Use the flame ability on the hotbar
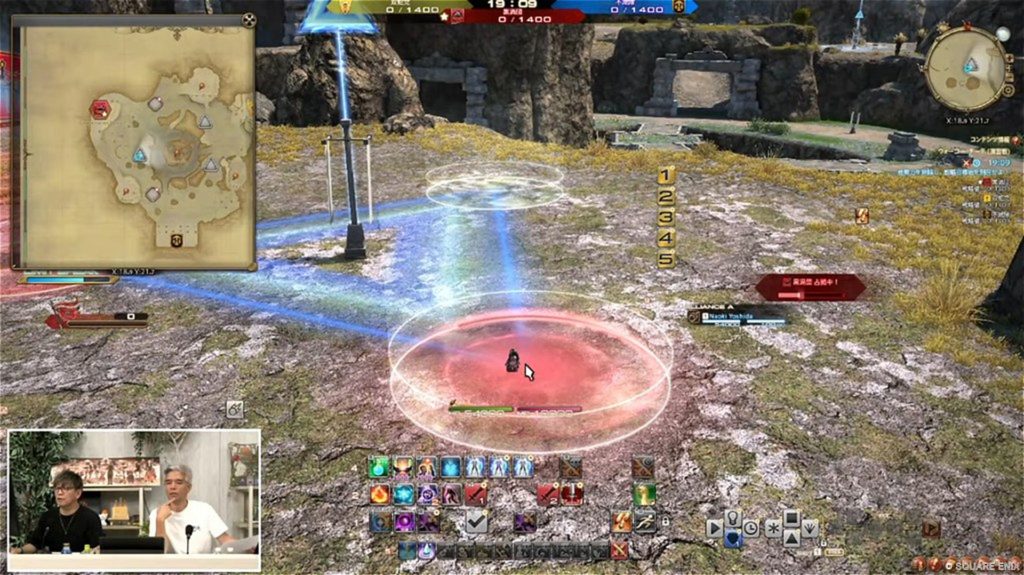Screen dimensions: 1024x575 pos(379,494)
